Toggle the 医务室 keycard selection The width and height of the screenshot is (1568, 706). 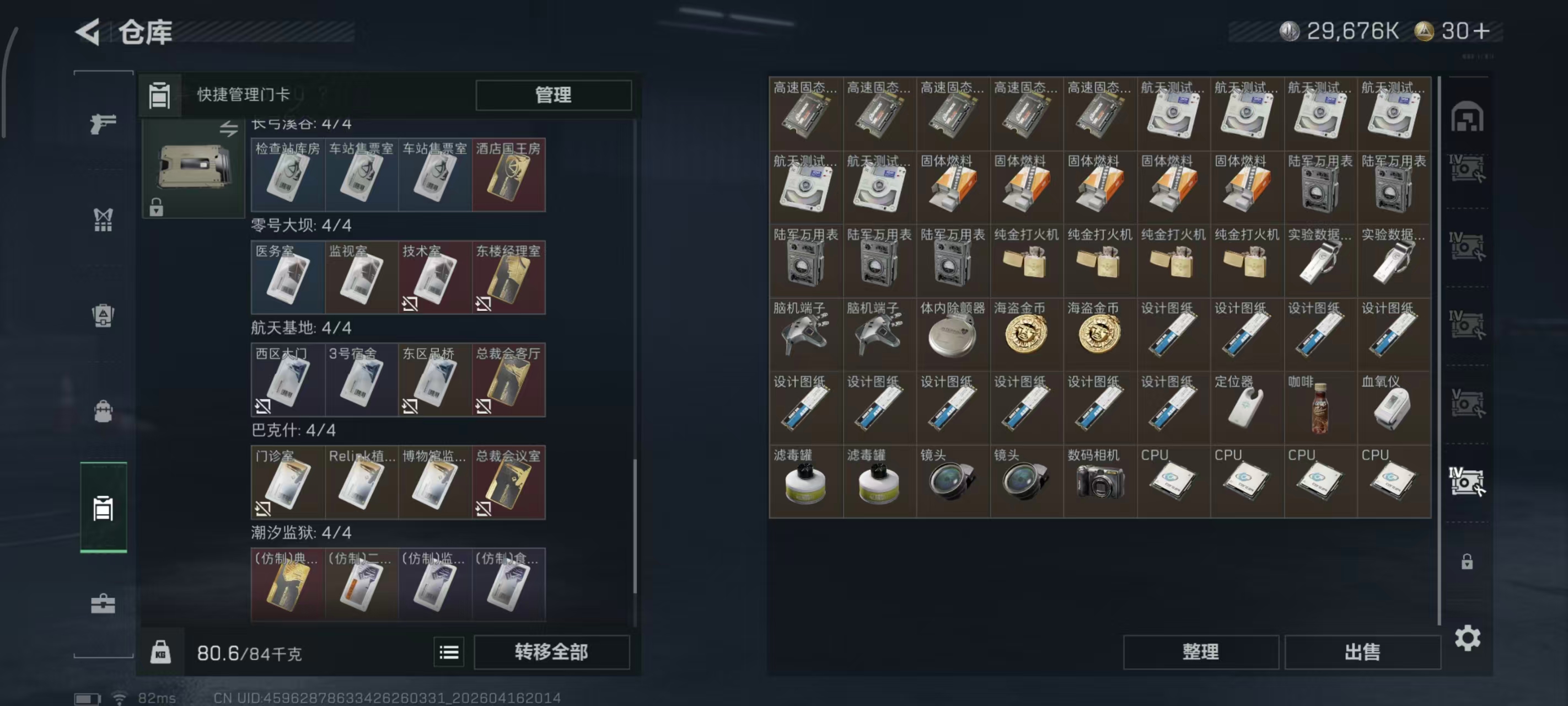[x=287, y=277]
